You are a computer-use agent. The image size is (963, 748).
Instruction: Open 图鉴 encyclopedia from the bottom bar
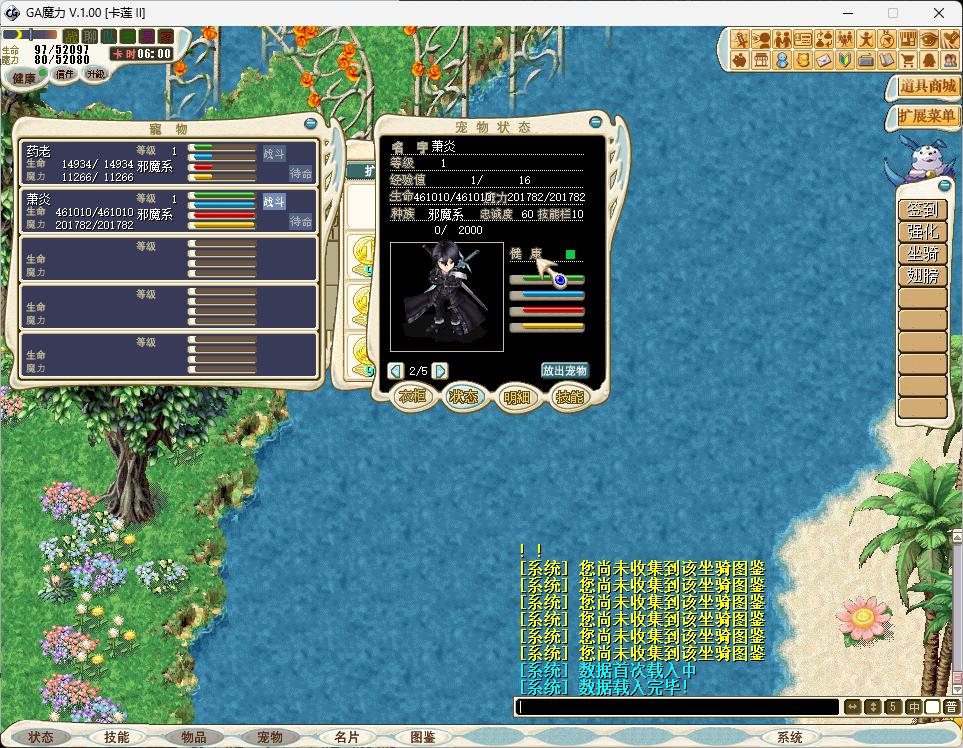click(x=423, y=737)
